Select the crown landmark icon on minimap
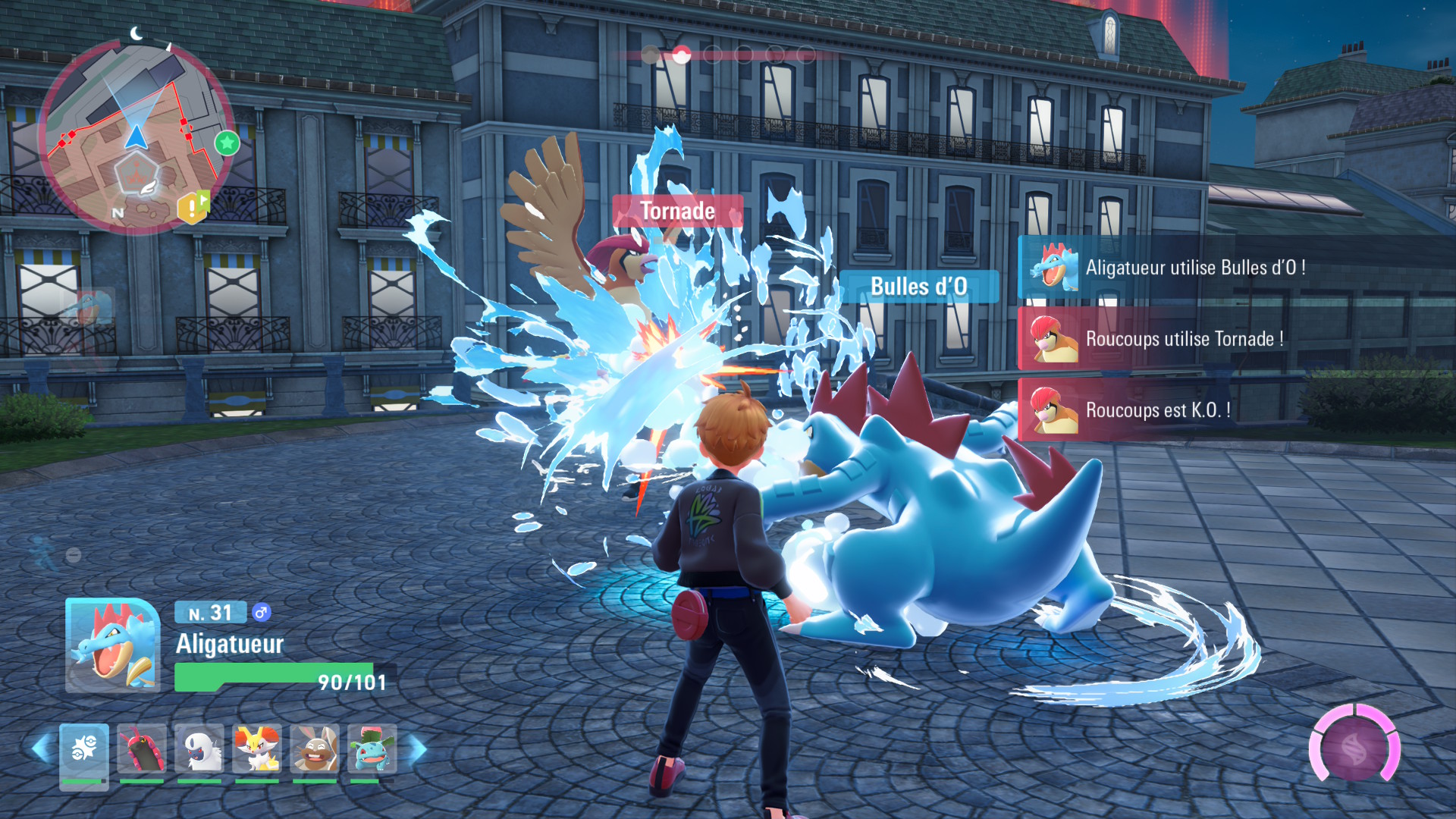 pyautogui.click(x=136, y=172)
